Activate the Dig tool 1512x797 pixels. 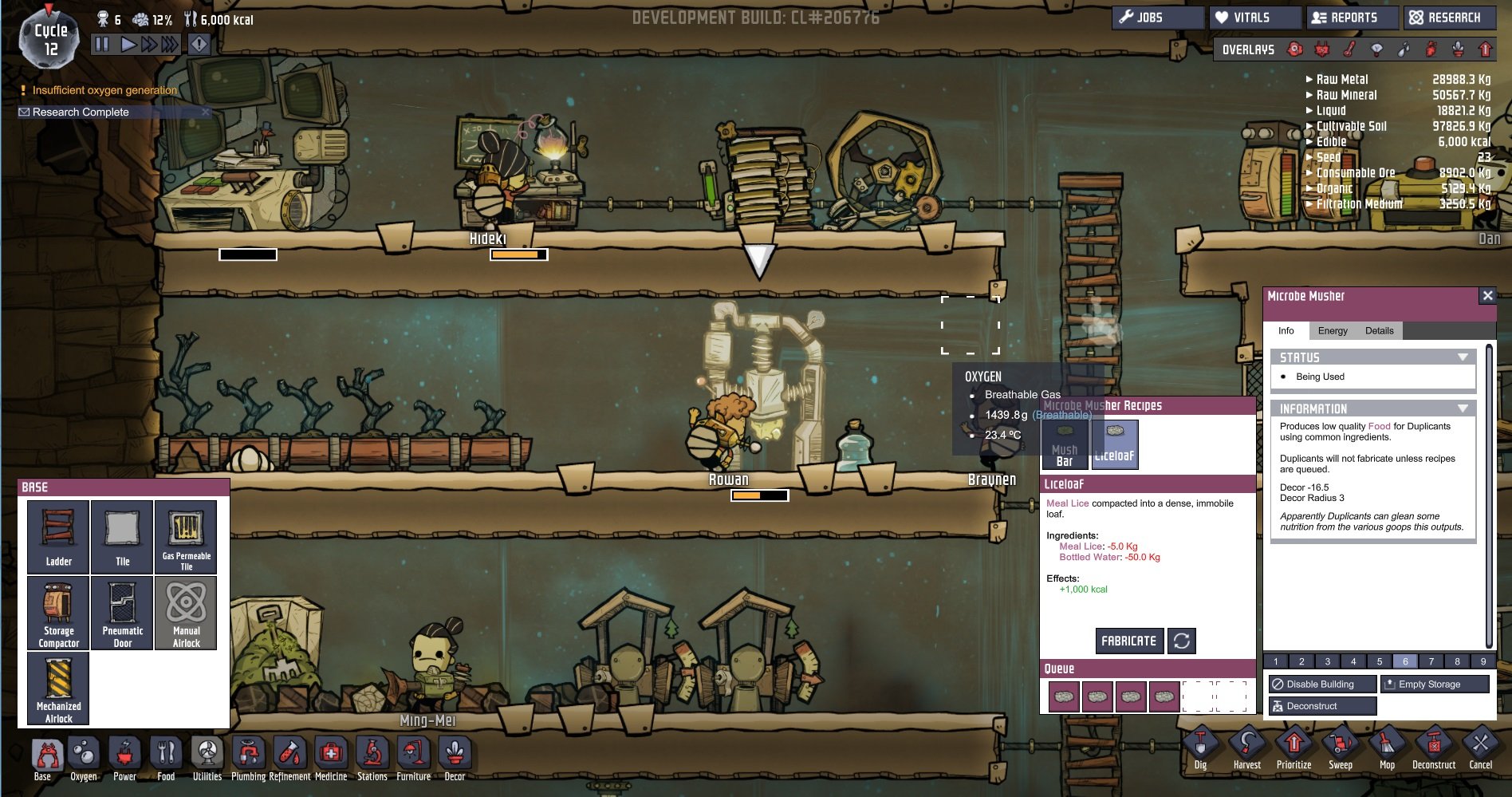point(1200,748)
